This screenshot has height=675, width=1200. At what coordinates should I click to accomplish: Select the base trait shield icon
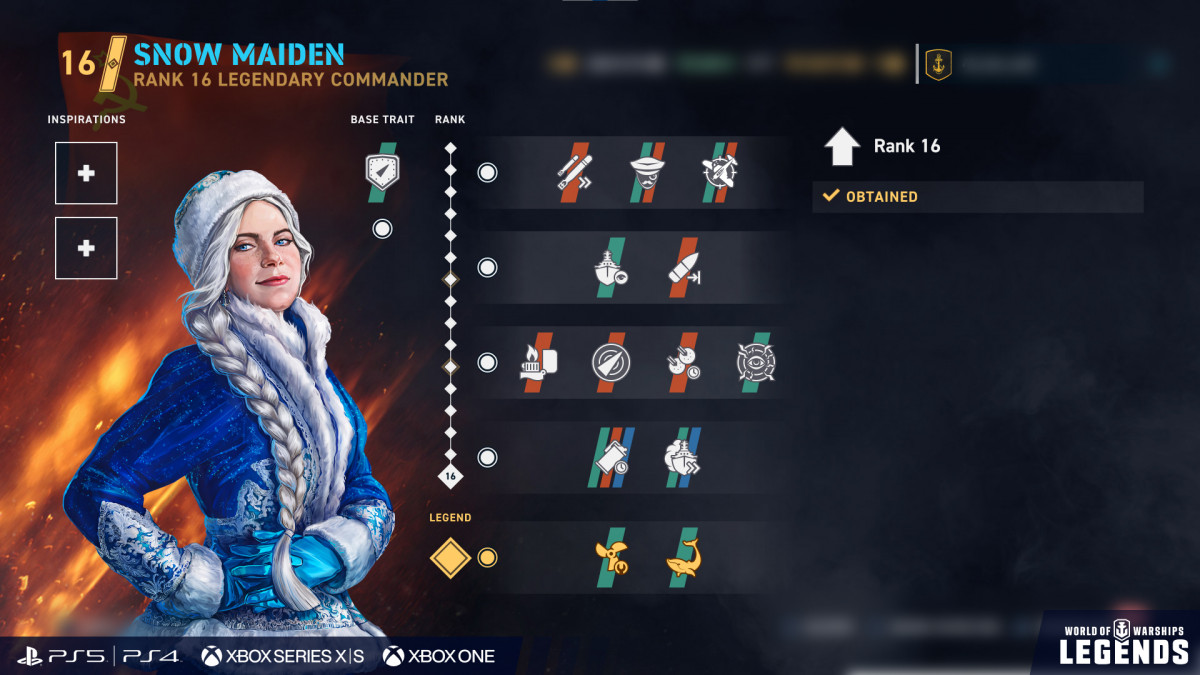(382, 170)
